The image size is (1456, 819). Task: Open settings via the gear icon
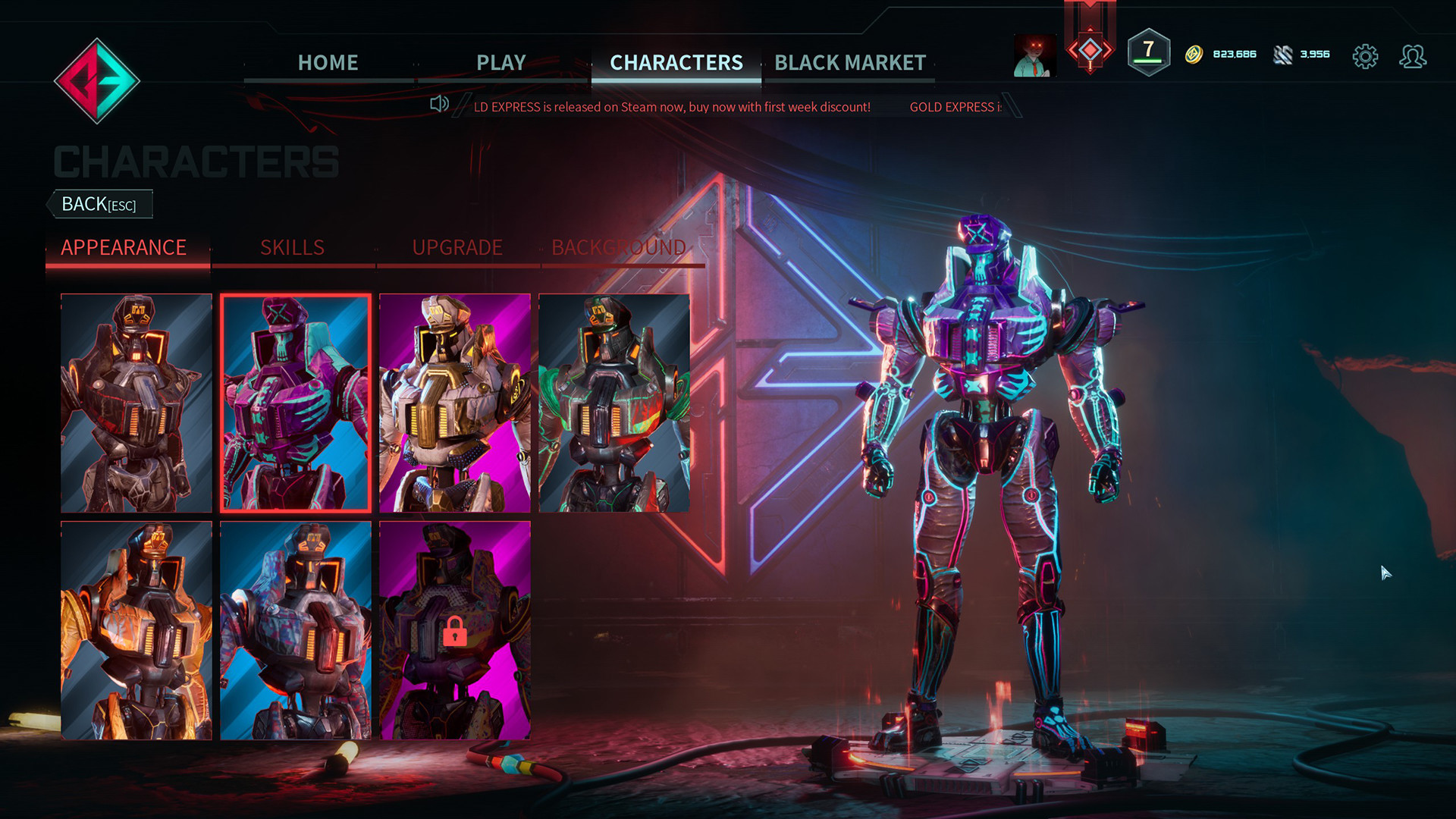[1365, 56]
